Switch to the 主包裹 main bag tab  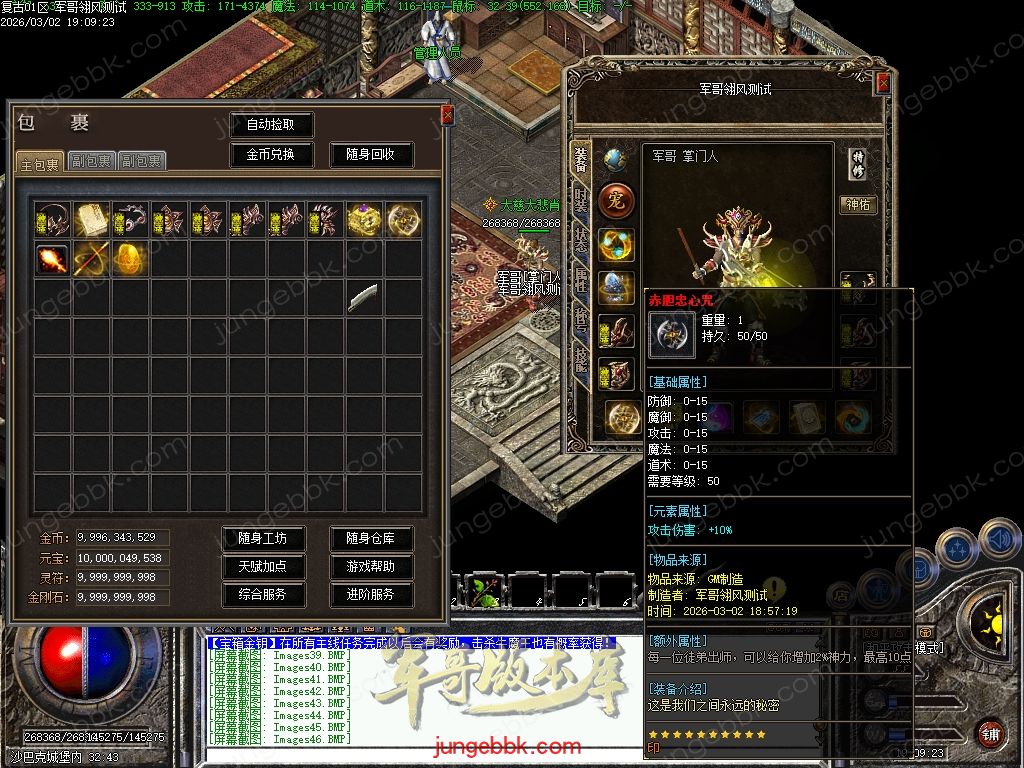[x=40, y=162]
